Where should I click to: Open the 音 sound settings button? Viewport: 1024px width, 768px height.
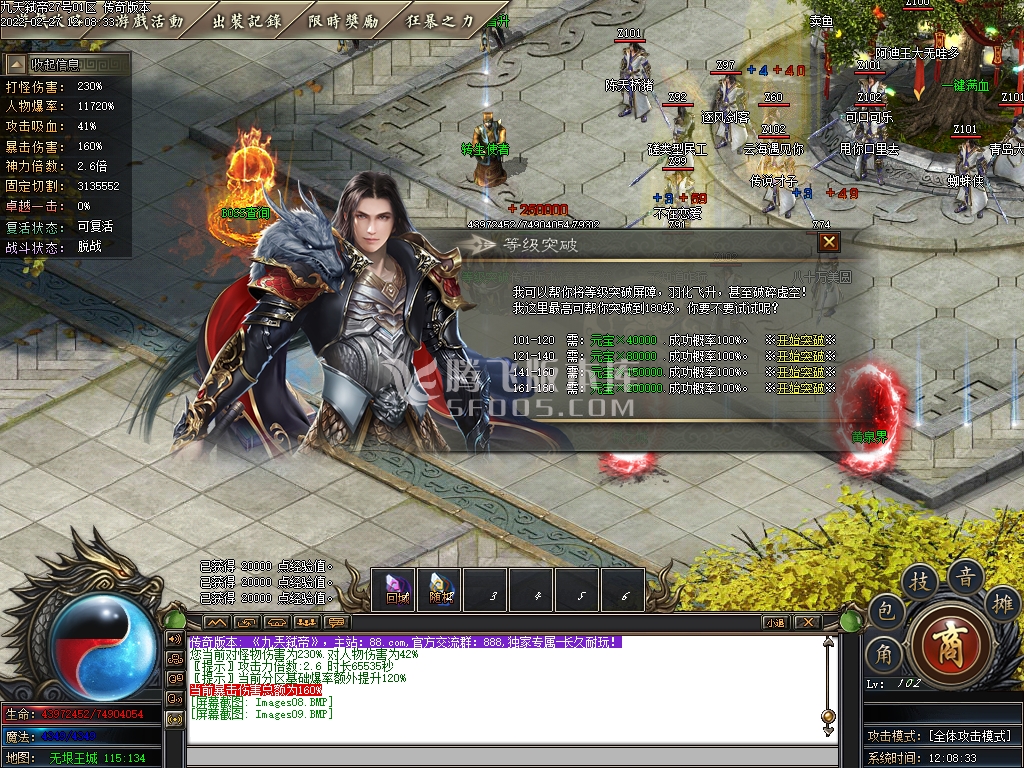(x=966, y=576)
